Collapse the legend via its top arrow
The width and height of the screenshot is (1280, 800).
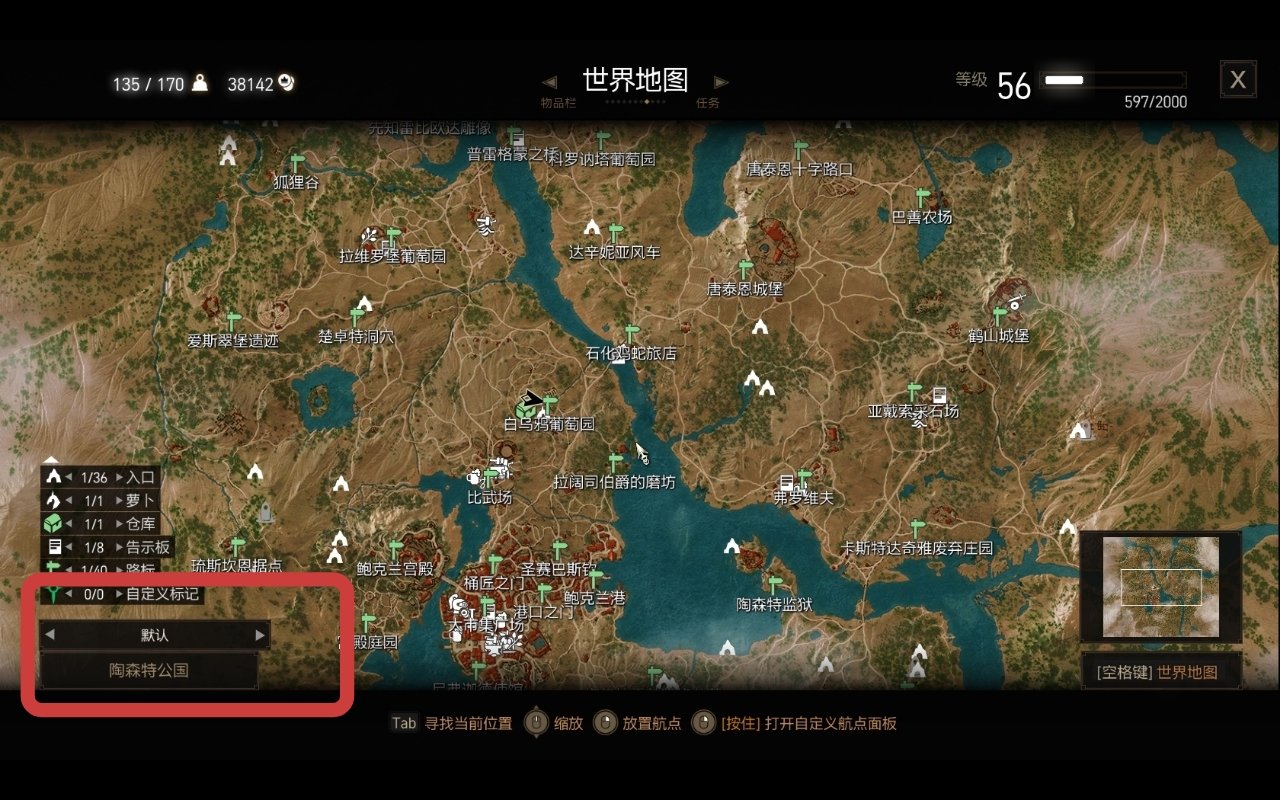(x=51, y=459)
